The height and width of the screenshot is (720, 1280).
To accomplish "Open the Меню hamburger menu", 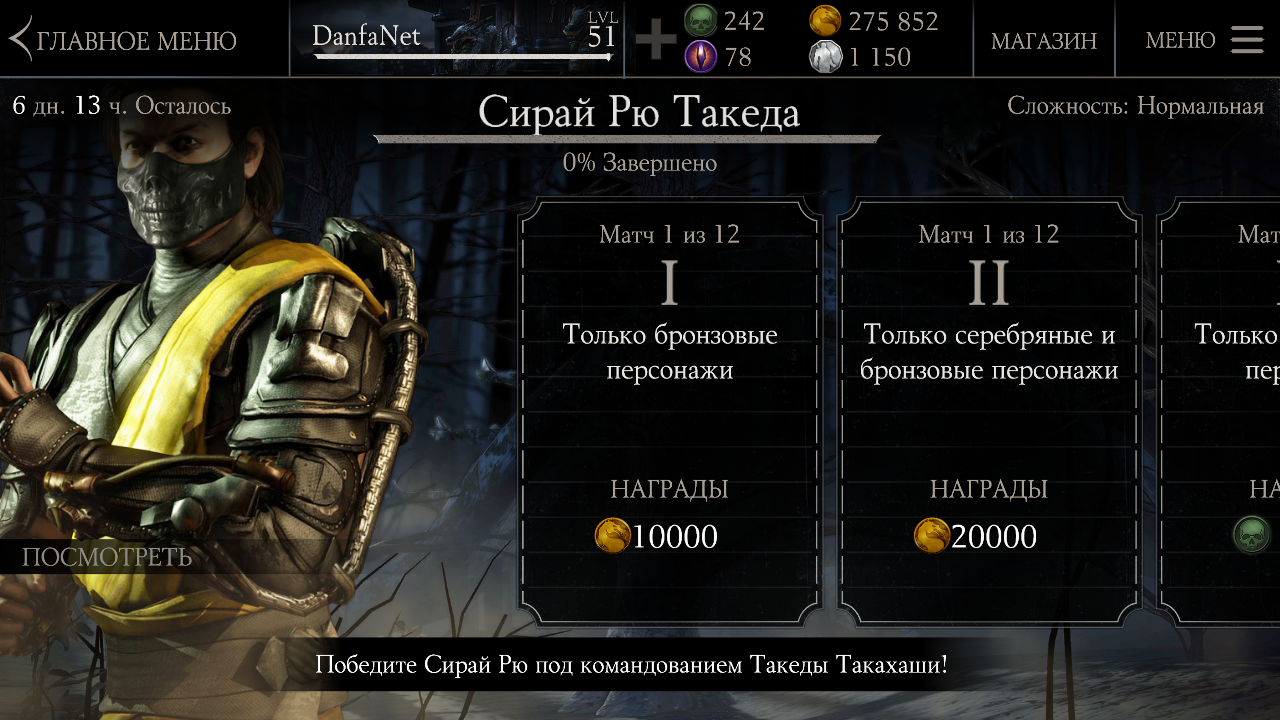I will click(1204, 40).
